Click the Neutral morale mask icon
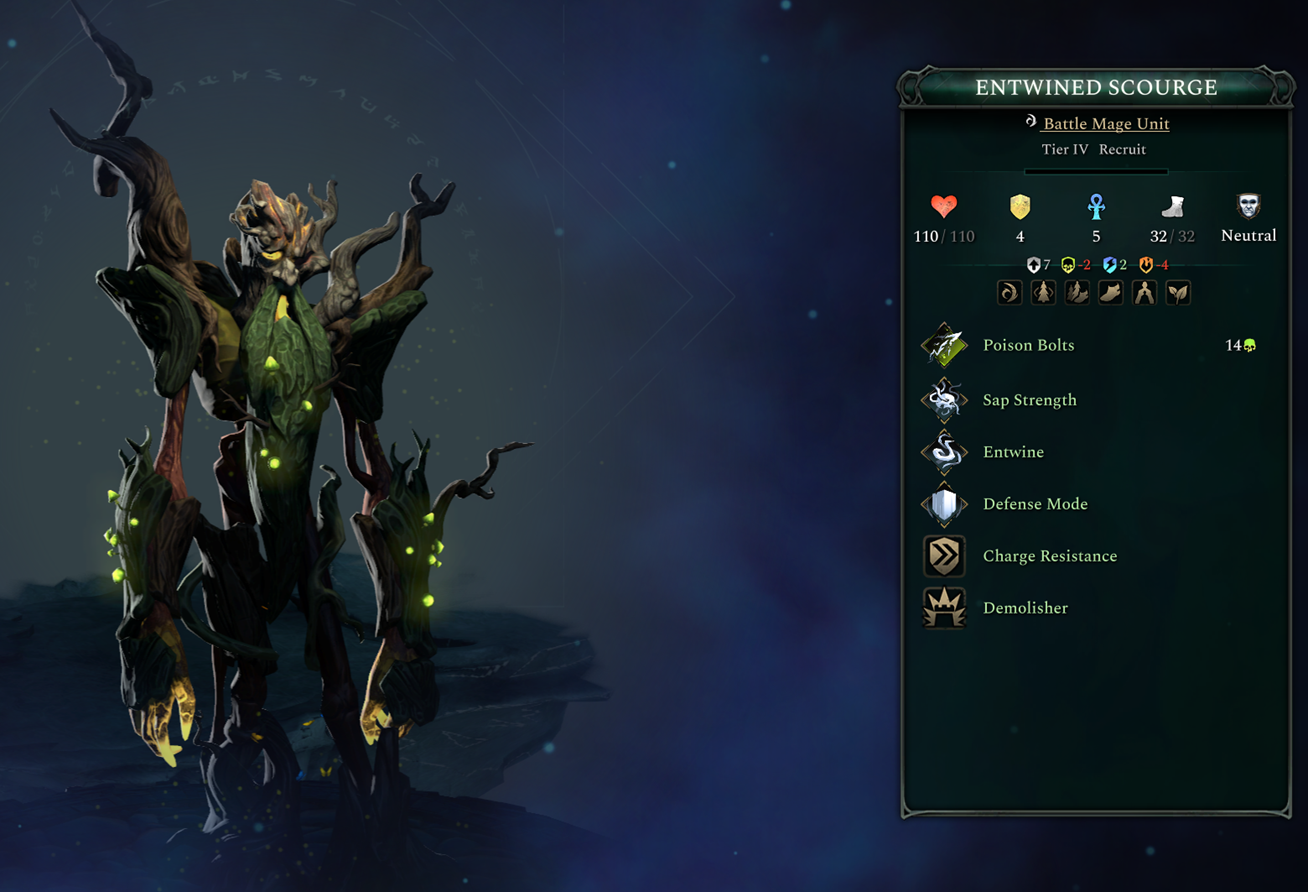The width and height of the screenshot is (1308, 892). coord(1248,207)
